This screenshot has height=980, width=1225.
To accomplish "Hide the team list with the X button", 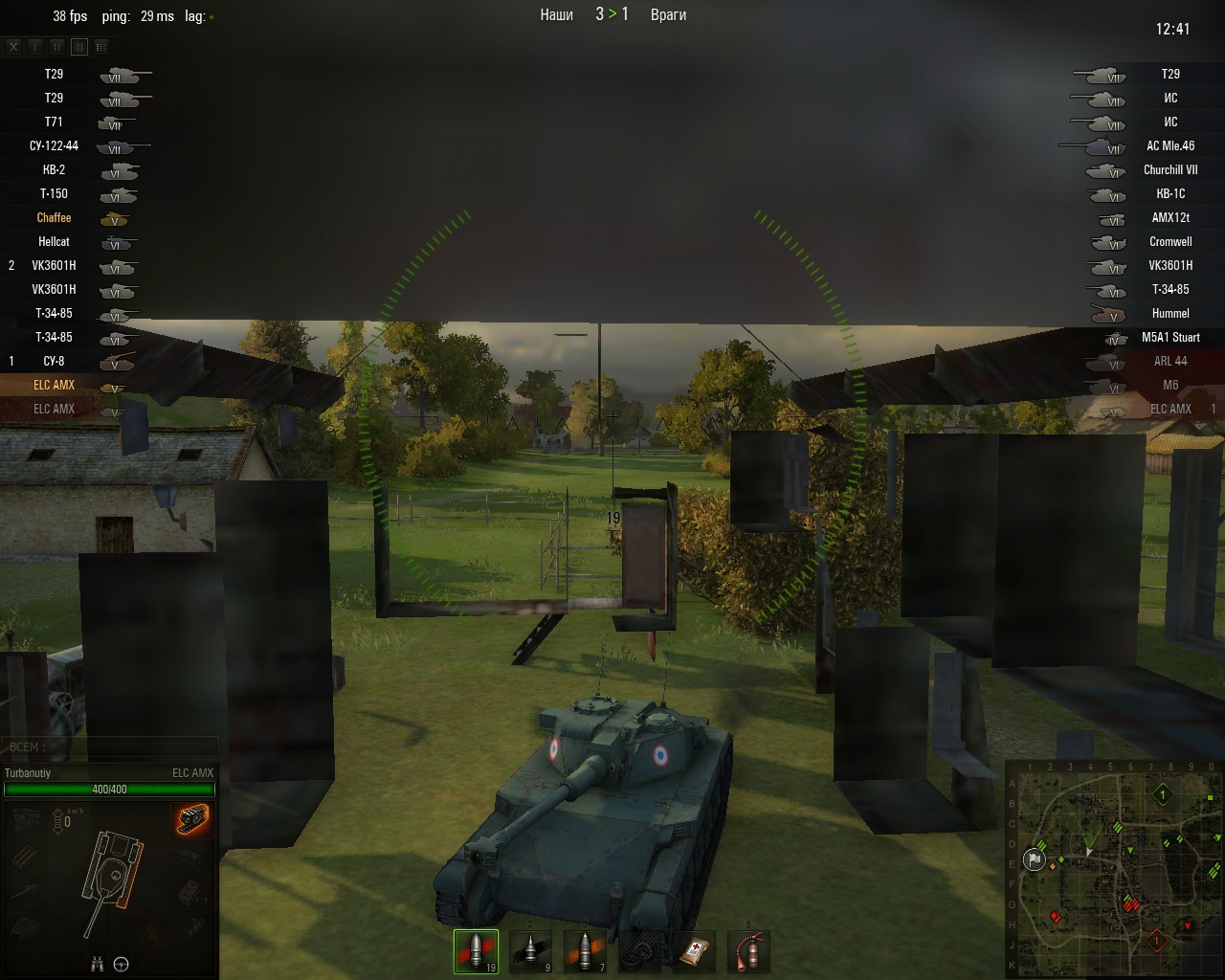I will (x=13, y=46).
